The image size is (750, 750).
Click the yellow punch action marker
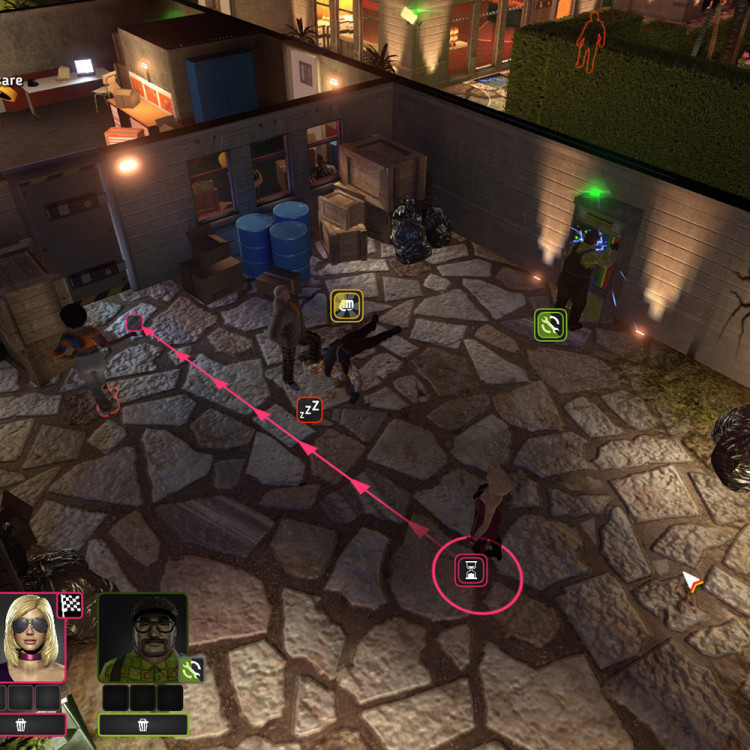(347, 306)
